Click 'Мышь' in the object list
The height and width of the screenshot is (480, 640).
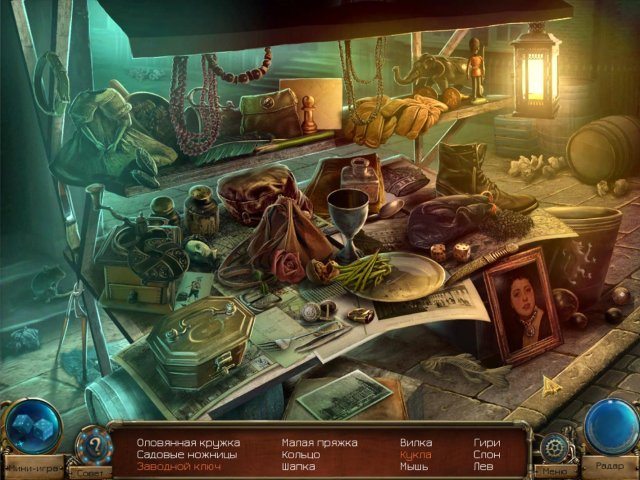click(413, 466)
